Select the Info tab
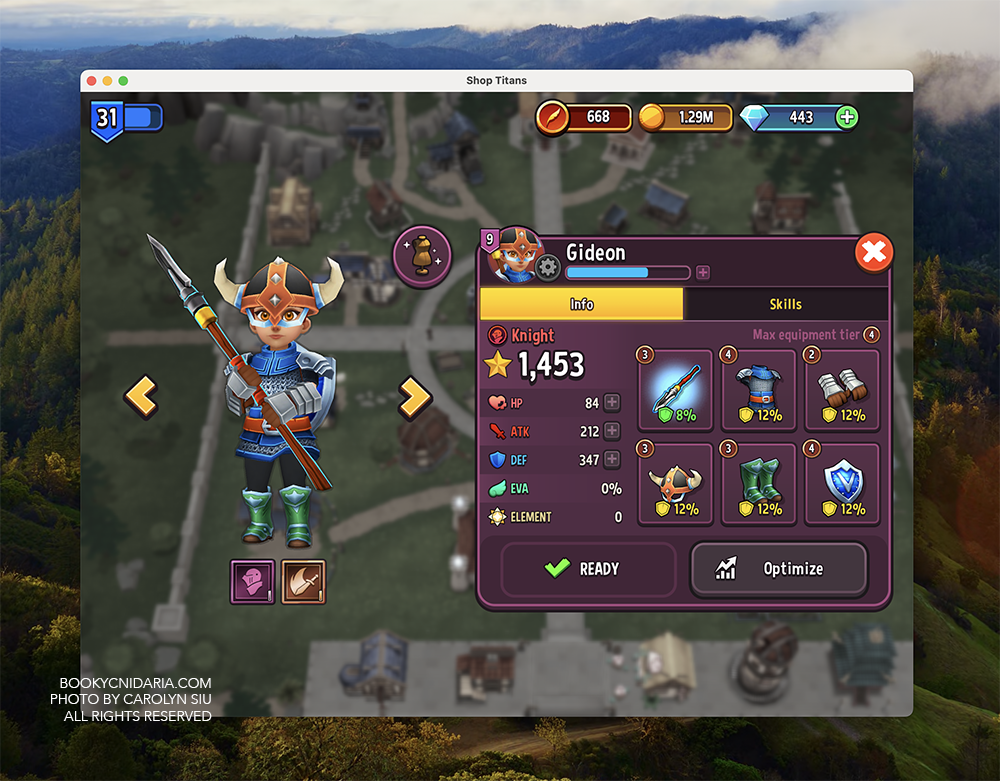The height and width of the screenshot is (781, 1000). point(581,304)
